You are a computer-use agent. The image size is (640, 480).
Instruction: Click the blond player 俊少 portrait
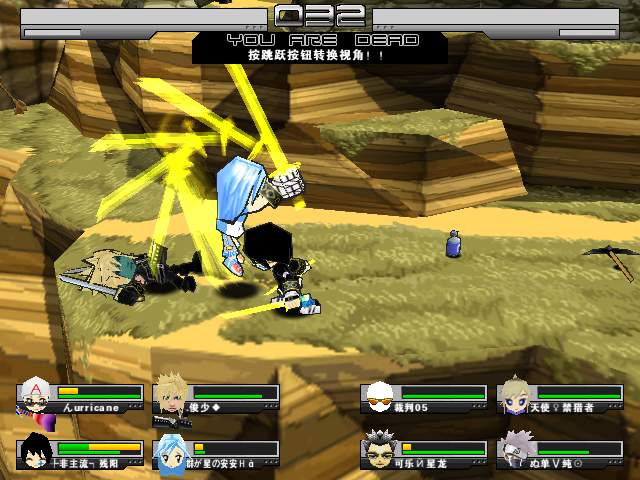[x=169, y=397]
